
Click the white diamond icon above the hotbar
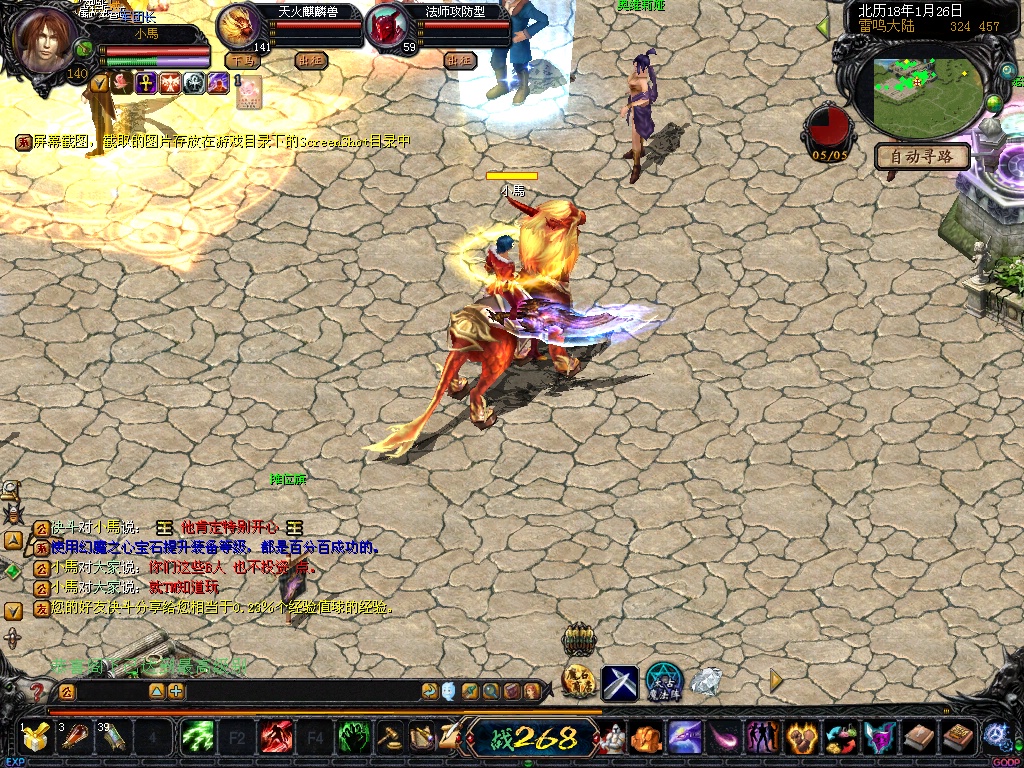pyautogui.click(x=707, y=681)
